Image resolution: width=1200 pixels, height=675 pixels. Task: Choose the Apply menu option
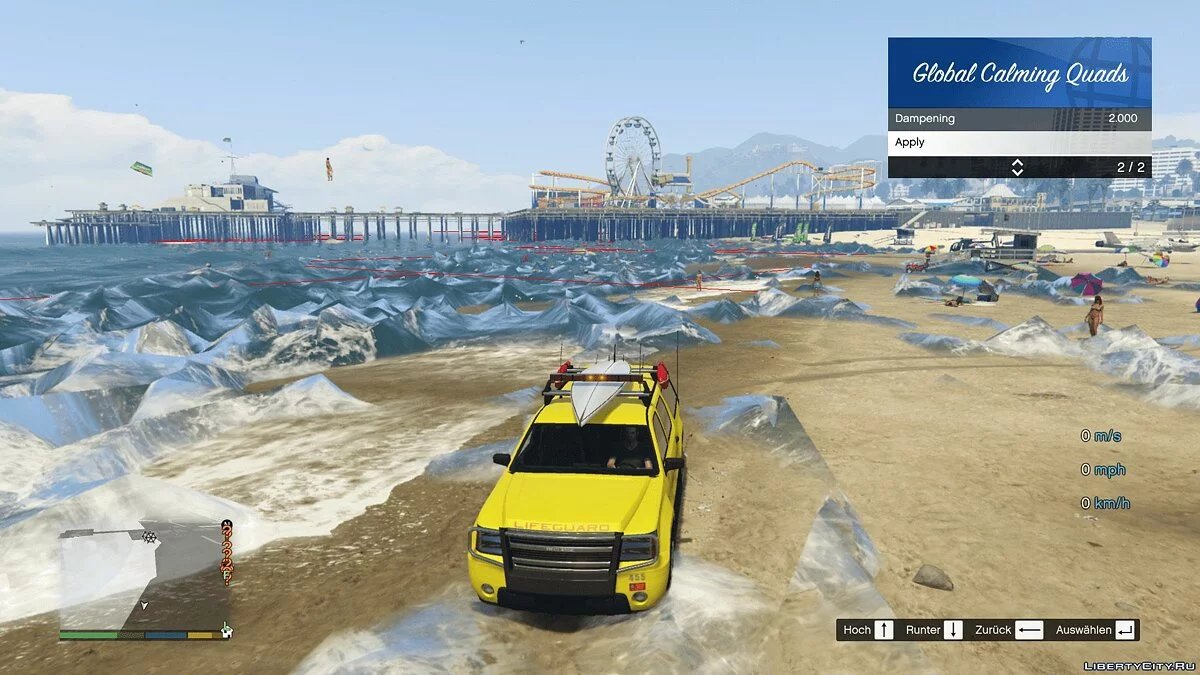[1018, 142]
